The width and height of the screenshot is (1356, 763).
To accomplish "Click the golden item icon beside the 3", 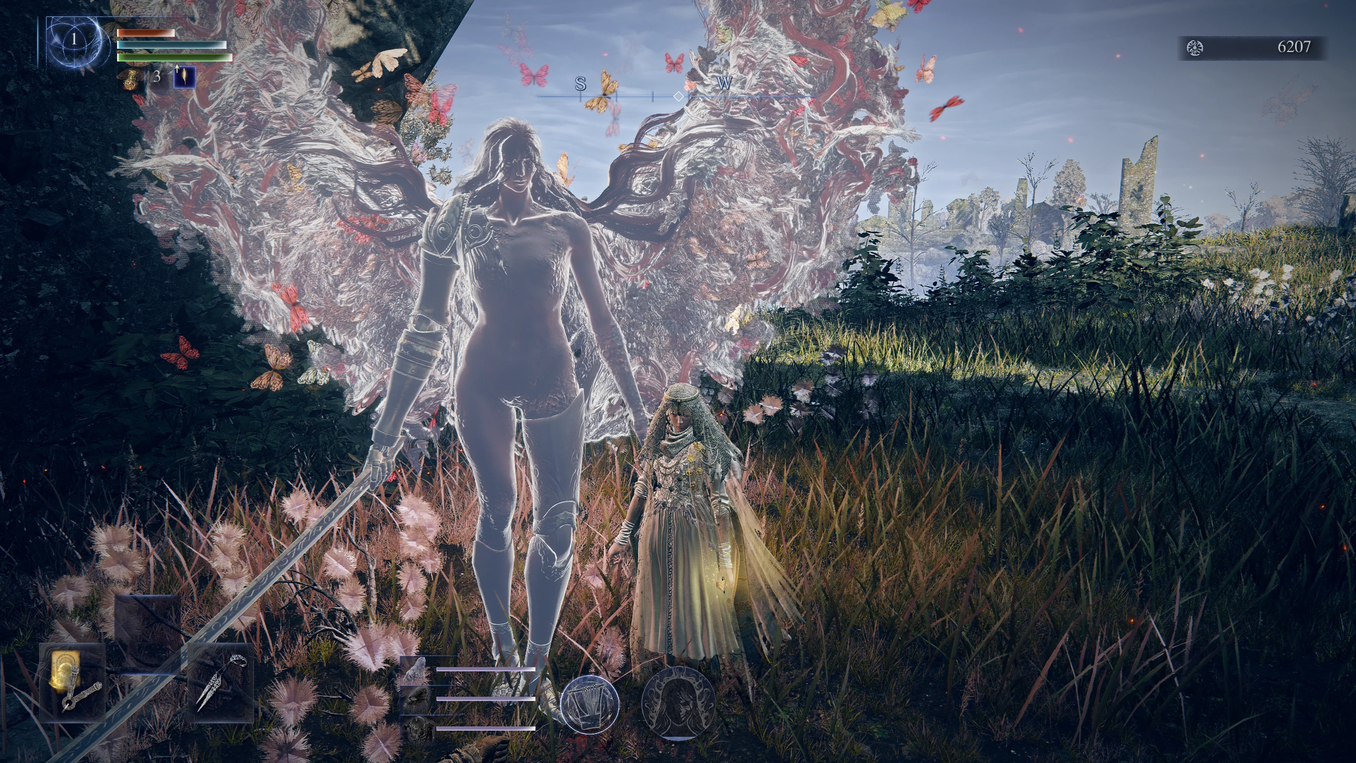I will [x=131, y=77].
